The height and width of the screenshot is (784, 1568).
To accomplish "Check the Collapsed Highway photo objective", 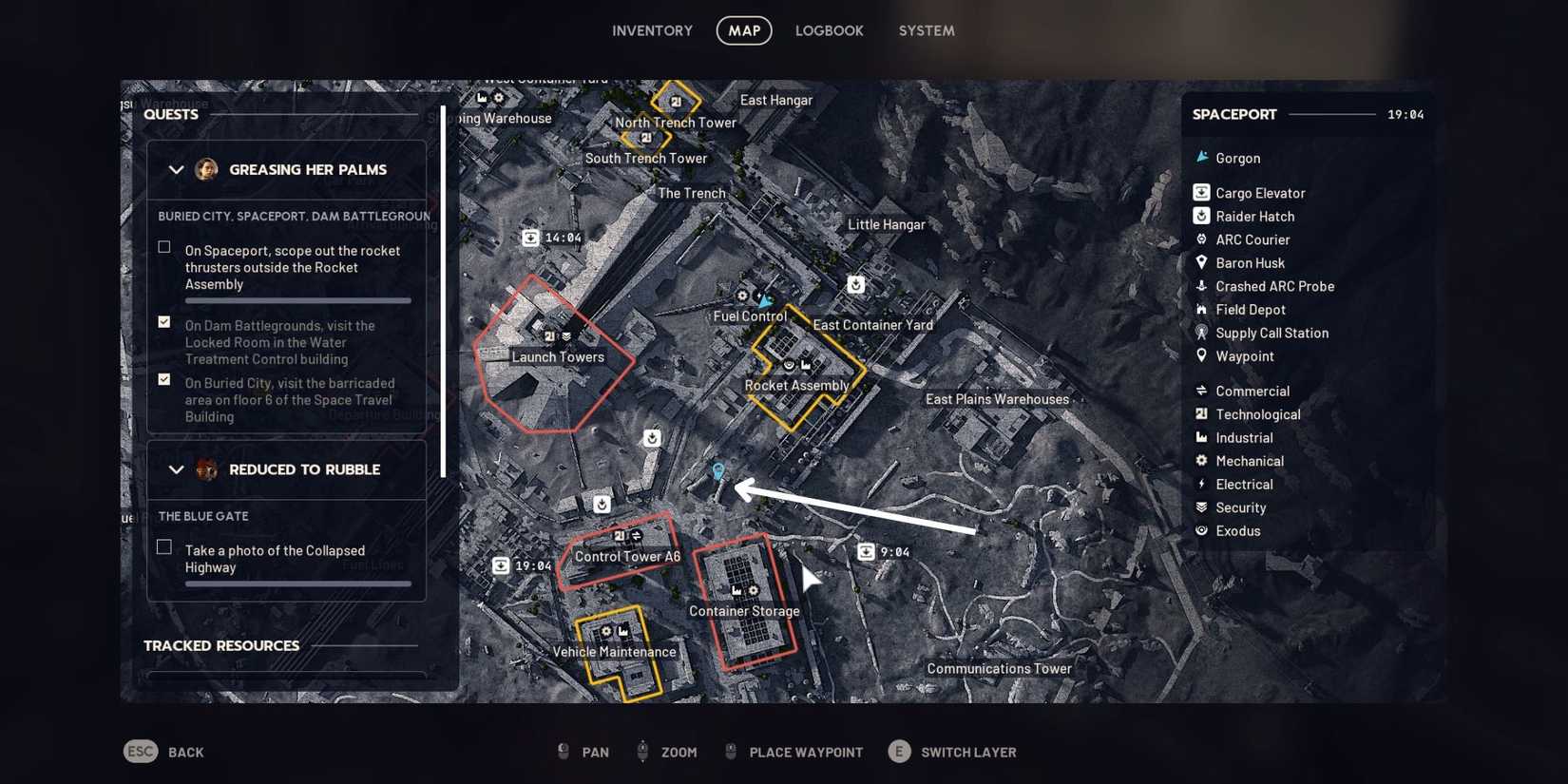I will [x=163, y=545].
